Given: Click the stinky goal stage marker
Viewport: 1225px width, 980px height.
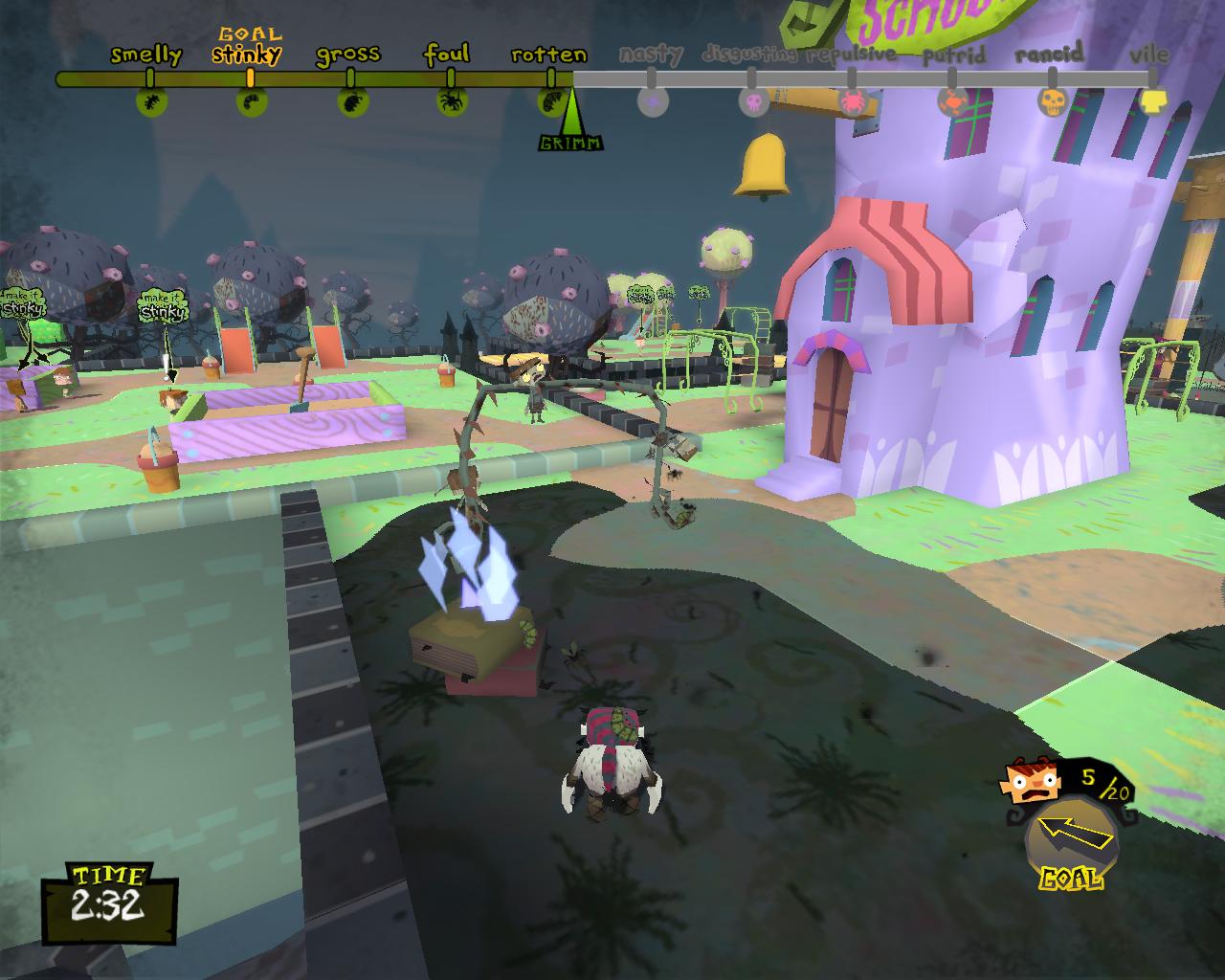Looking at the screenshot, I should point(251,100).
